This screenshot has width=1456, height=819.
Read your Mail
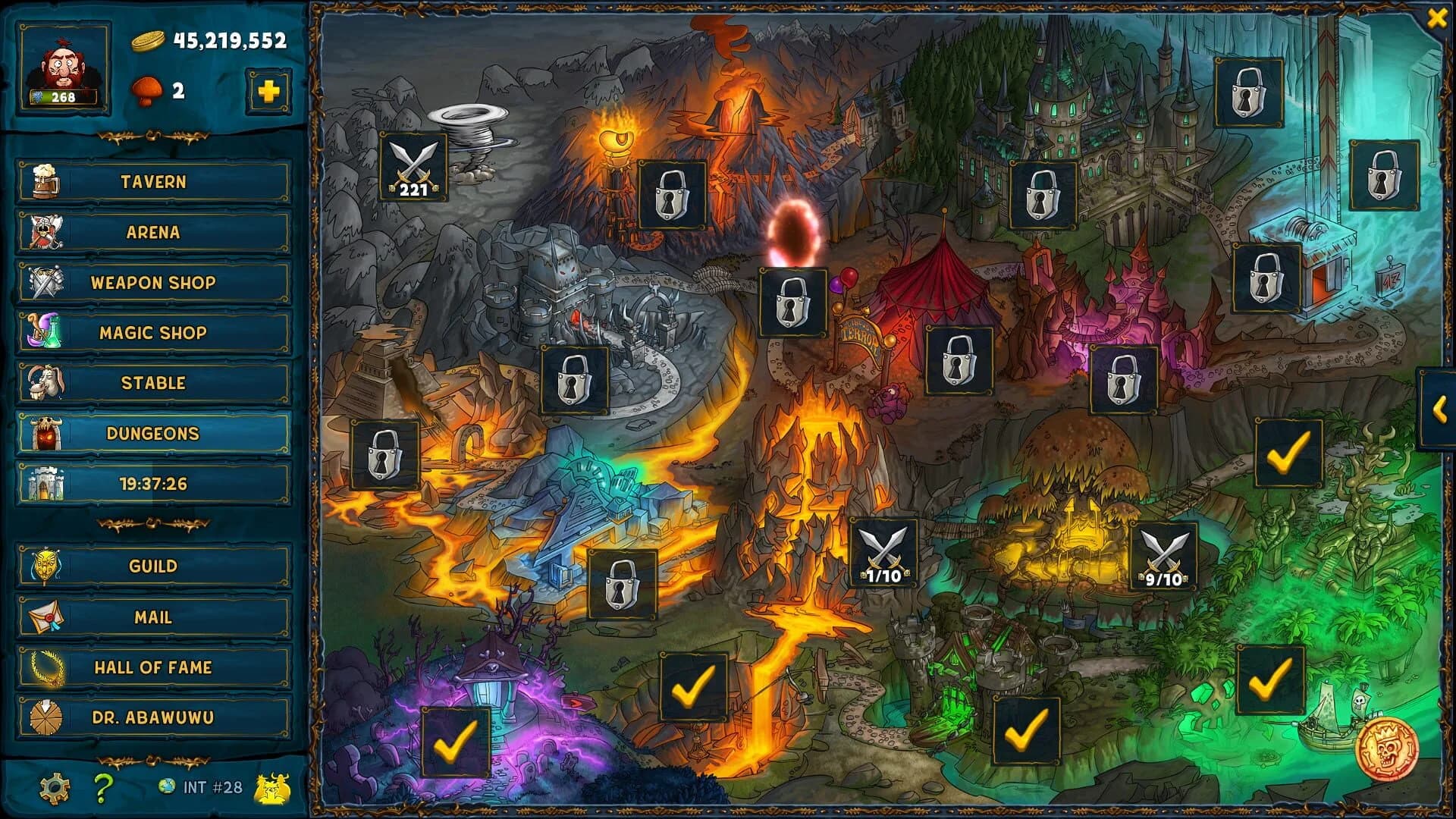click(152, 617)
